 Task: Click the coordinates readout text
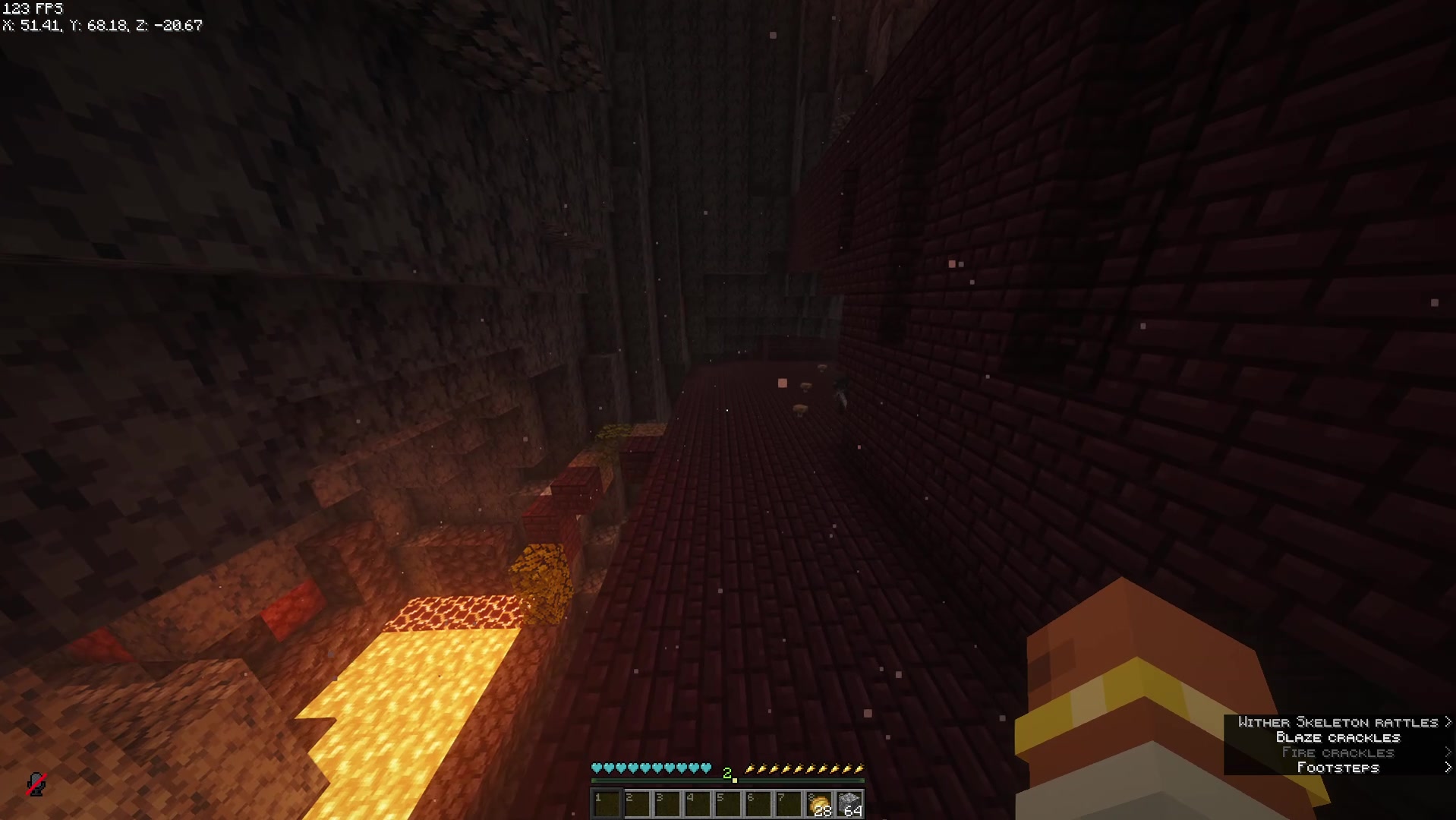[x=102, y=25]
